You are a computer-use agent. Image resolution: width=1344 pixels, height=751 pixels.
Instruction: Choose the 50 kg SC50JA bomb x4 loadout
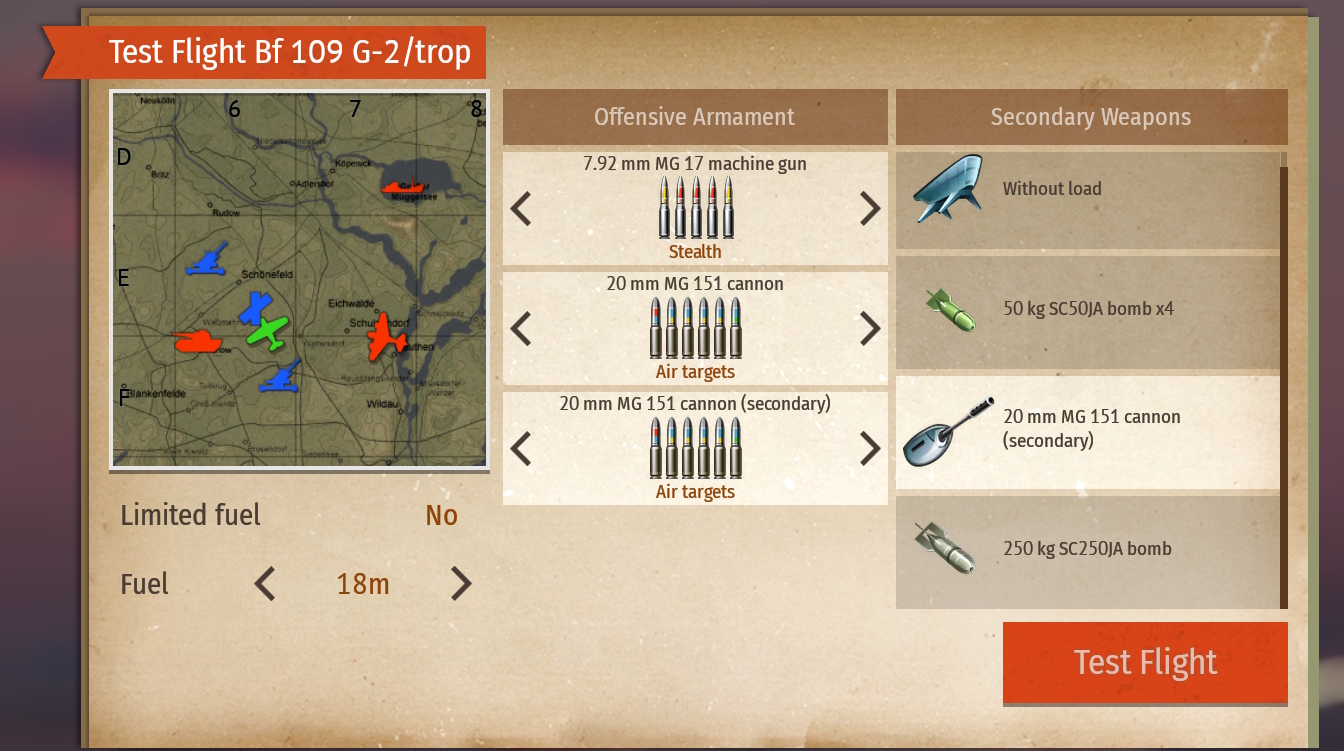point(1088,309)
